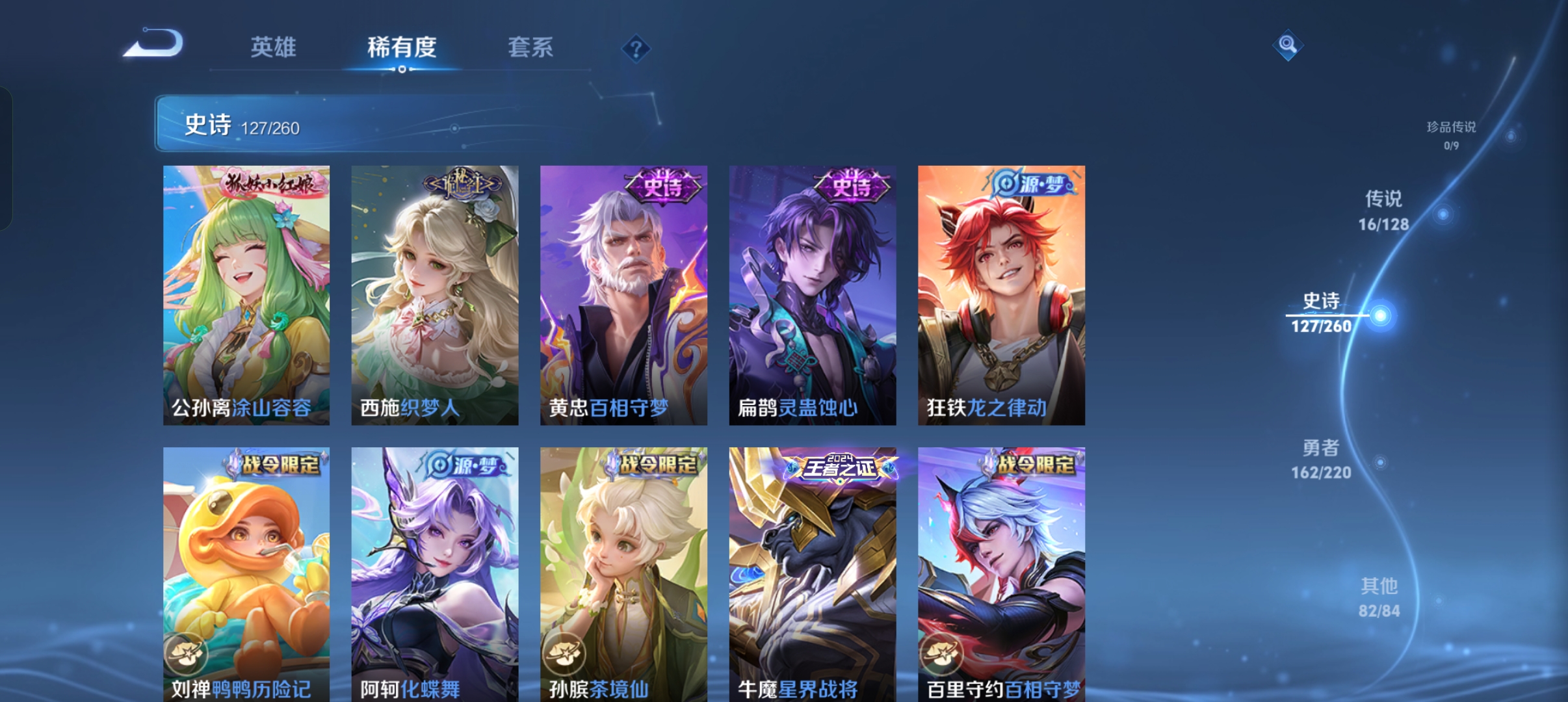The width and height of the screenshot is (1568, 702).
Task: Jump to the 勇者 rarity section
Action: [x=1321, y=459]
